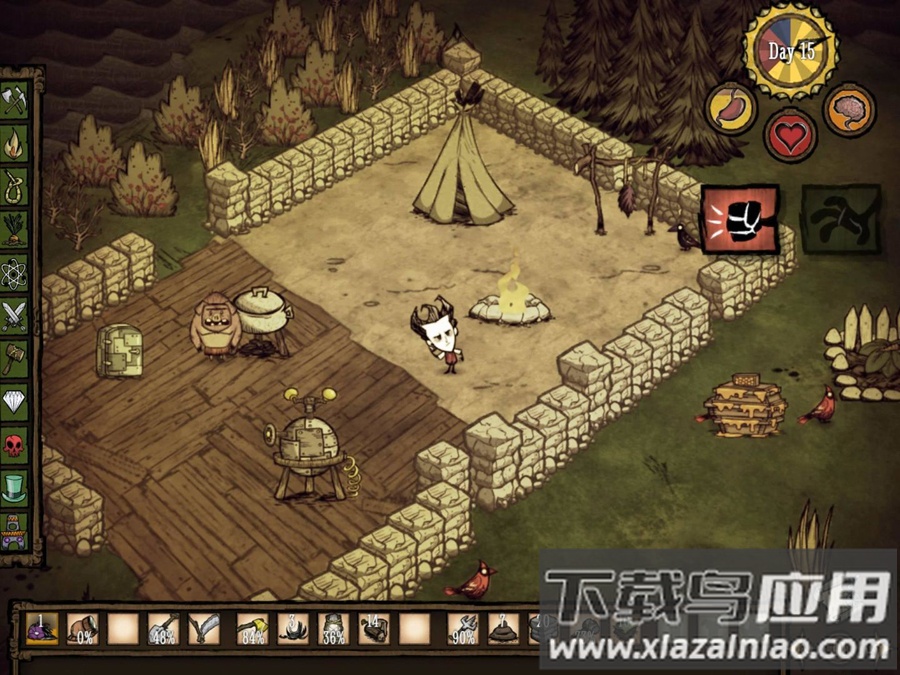Tap the red fist attack button
This screenshot has width=900, height=675.
(739, 218)
